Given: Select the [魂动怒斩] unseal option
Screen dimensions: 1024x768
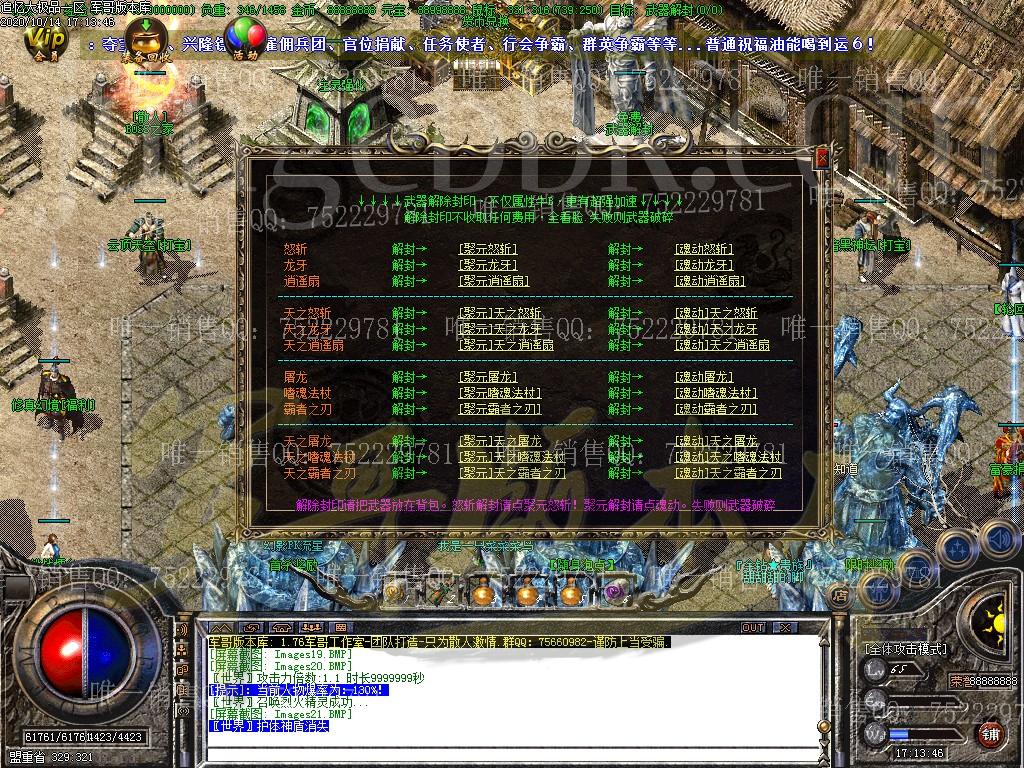Looking at the screenshot, I should point(704,249).
